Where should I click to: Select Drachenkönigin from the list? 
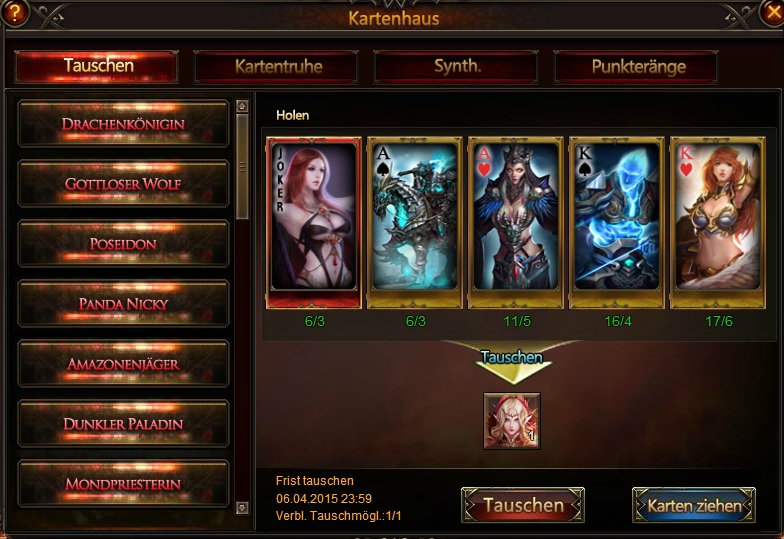pyautogui.click(x=123, y=124)
